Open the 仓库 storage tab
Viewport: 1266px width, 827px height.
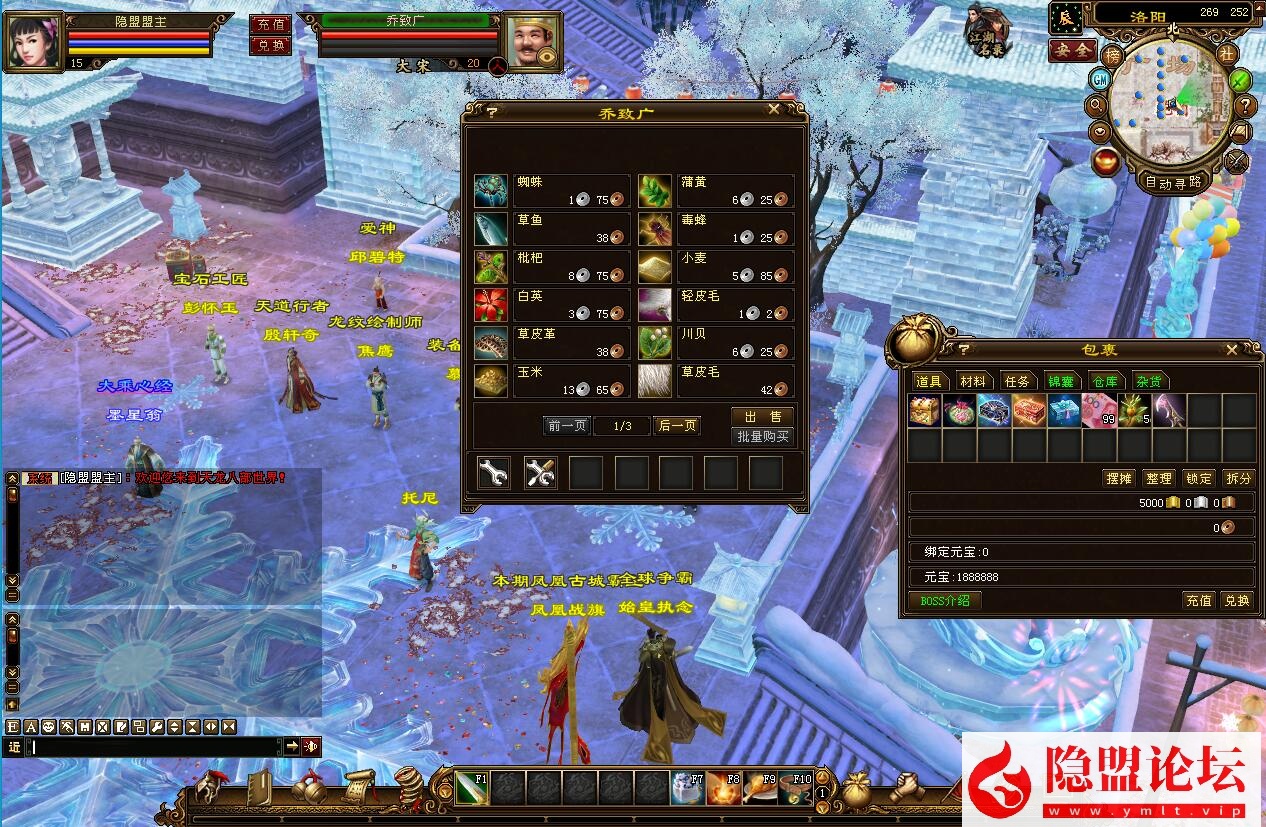pos(1104,381)
